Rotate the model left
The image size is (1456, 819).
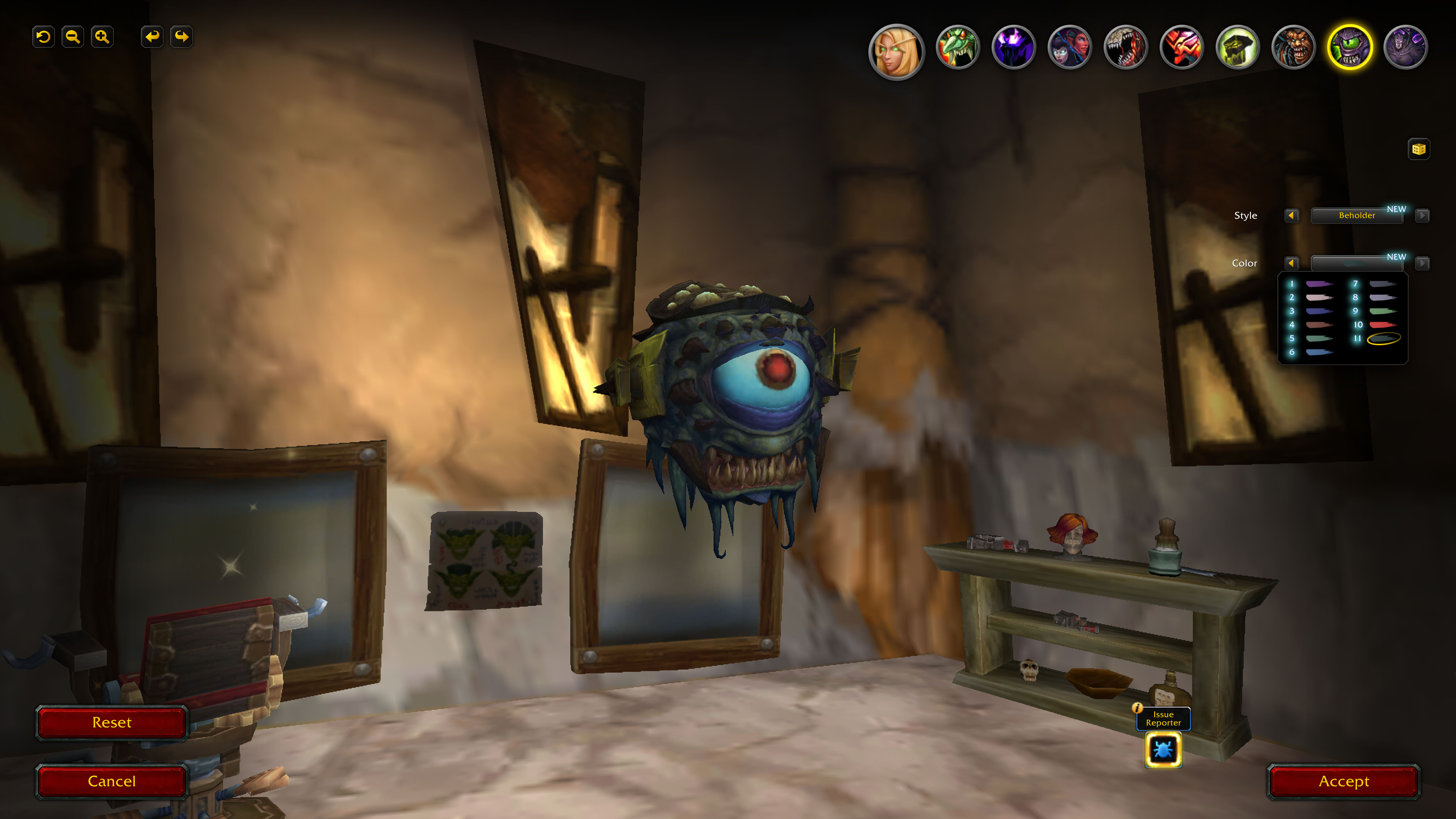tap(152, 37)
